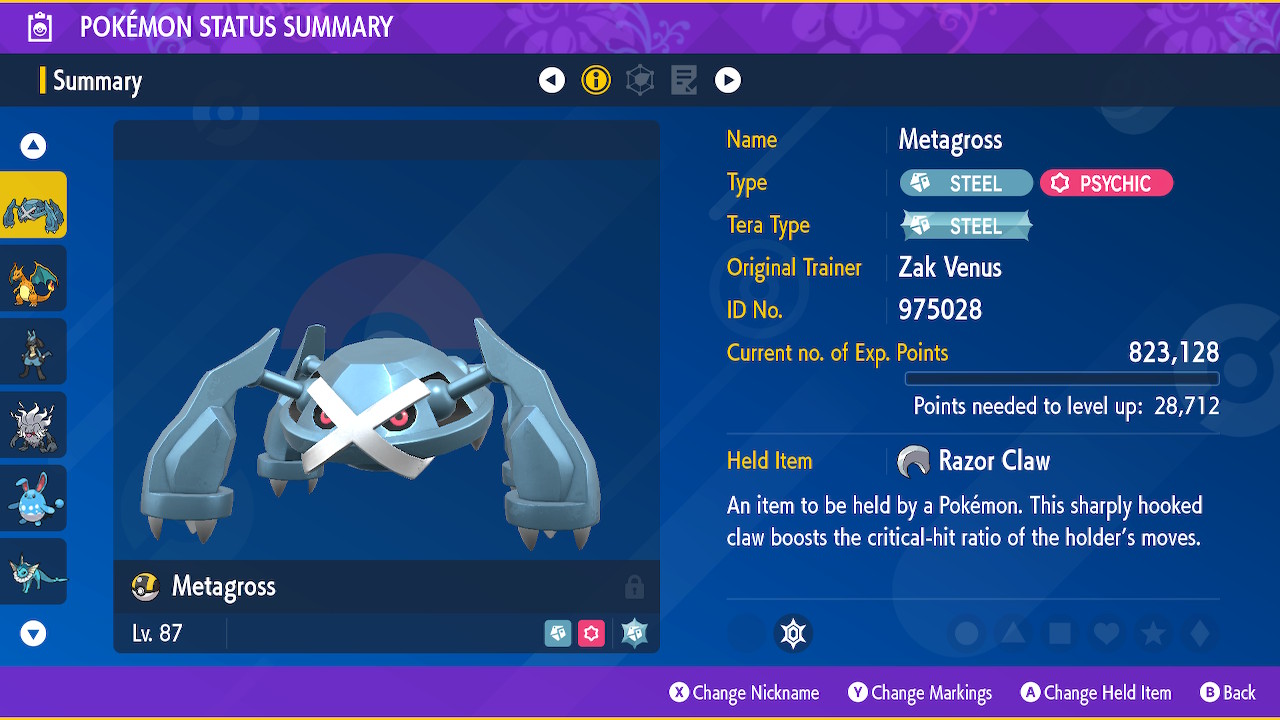Viewport: 1280px width, 720px height.
Task: Select the Lucario party icon
Action: click(x=33, y=351)
